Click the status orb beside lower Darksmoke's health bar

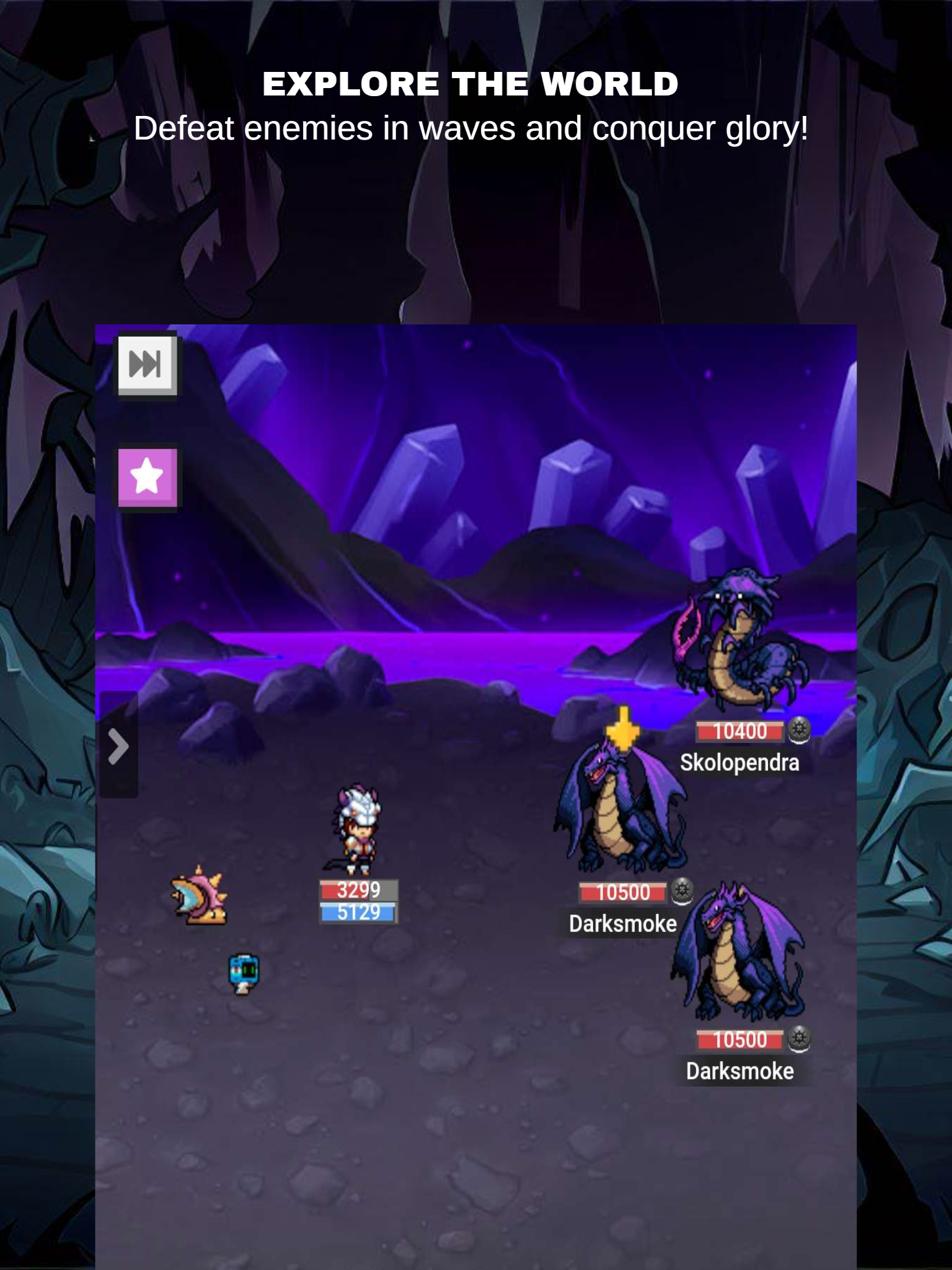point(800,1039)
